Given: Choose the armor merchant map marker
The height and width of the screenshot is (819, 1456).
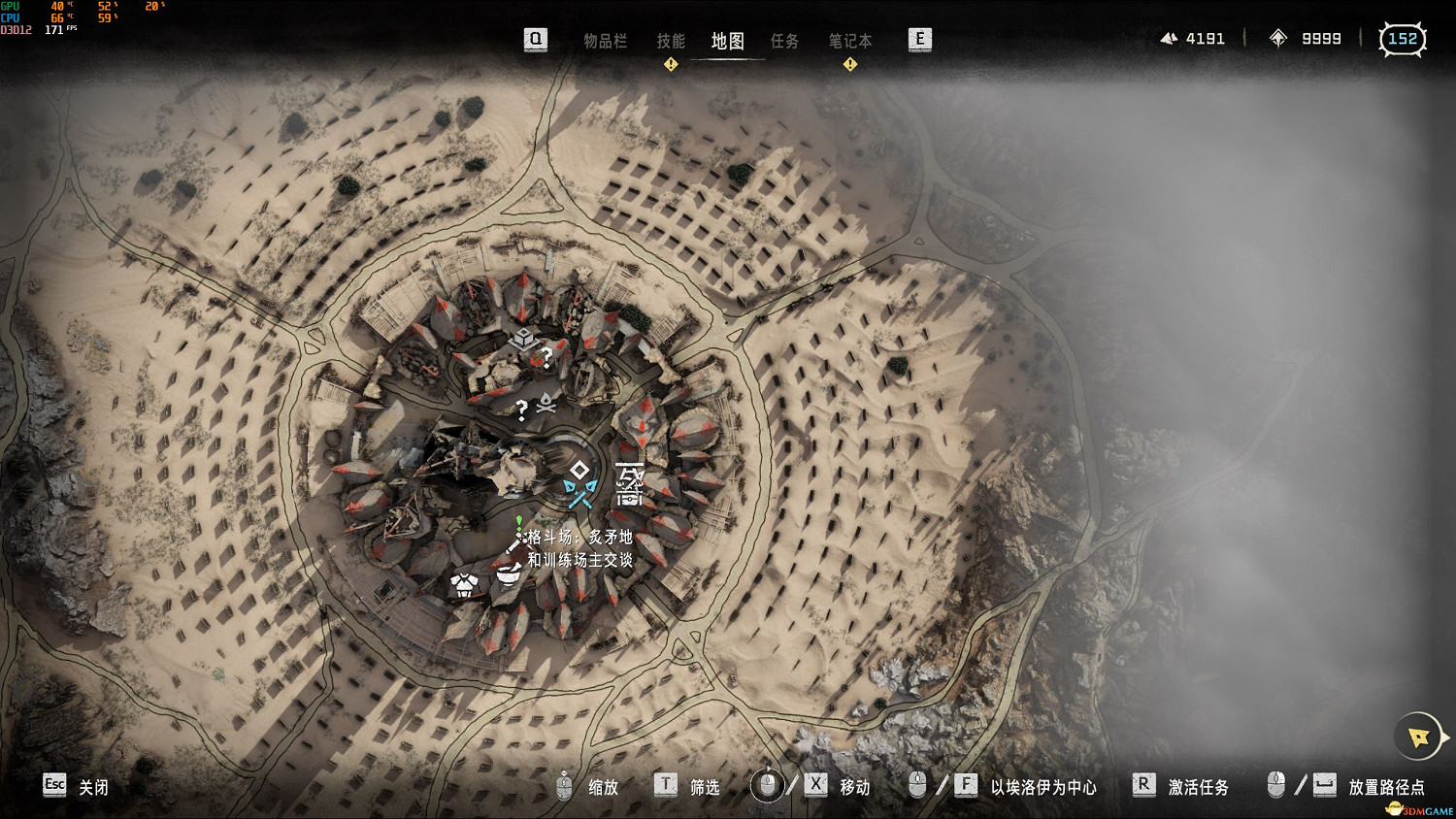Looking at the screenshot, I should (465, 583).
